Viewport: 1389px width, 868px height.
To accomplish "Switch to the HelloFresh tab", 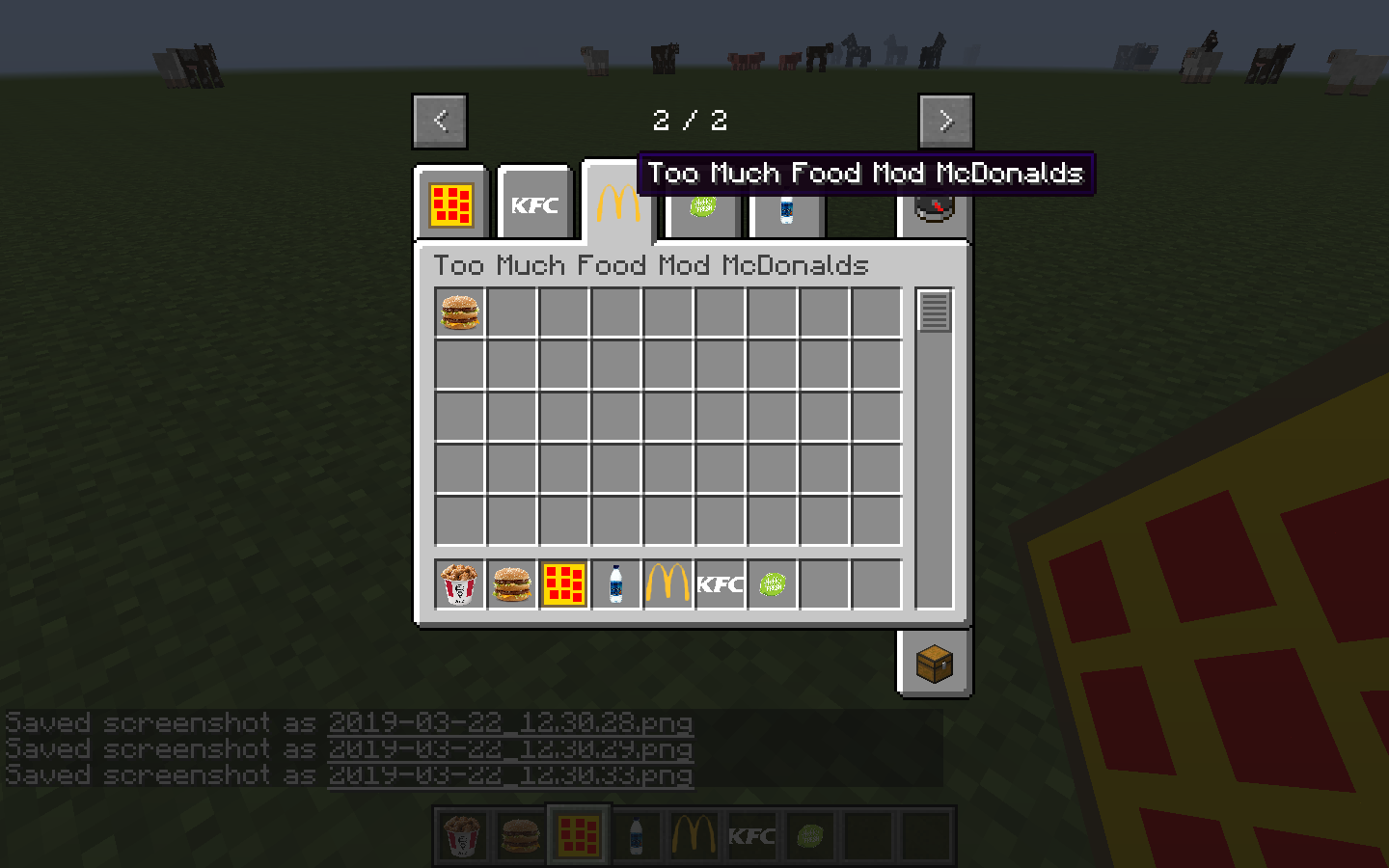I will coord(703,207).
